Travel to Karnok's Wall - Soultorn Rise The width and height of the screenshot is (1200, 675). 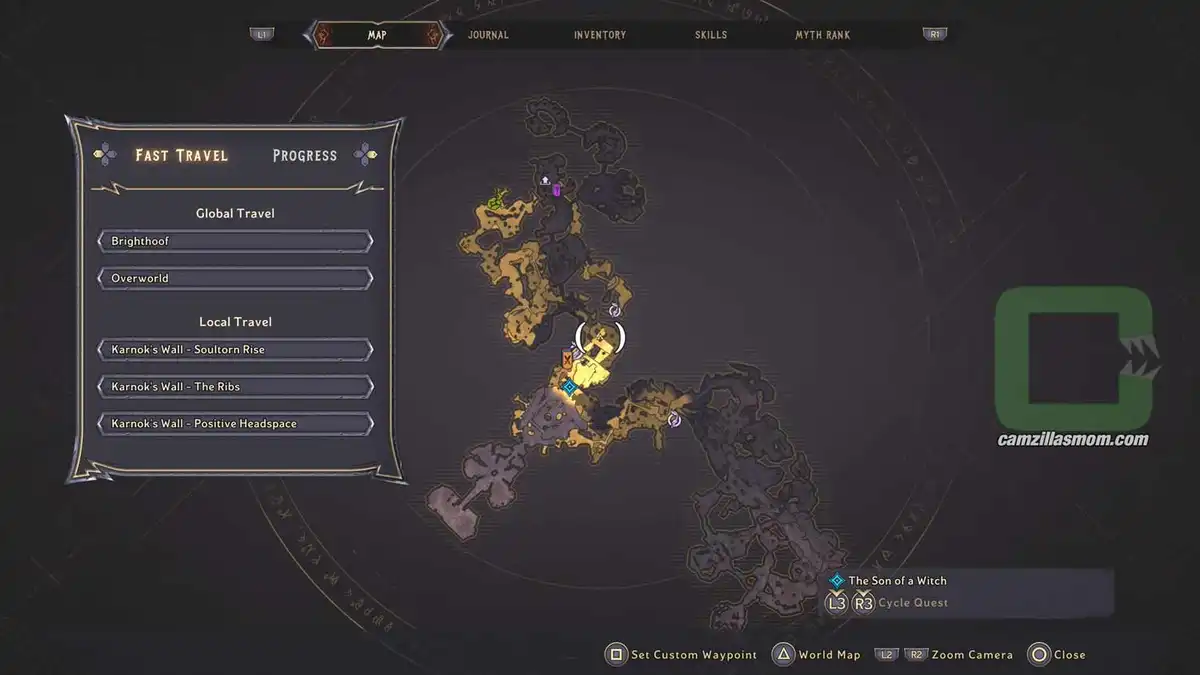pos(236,350)
